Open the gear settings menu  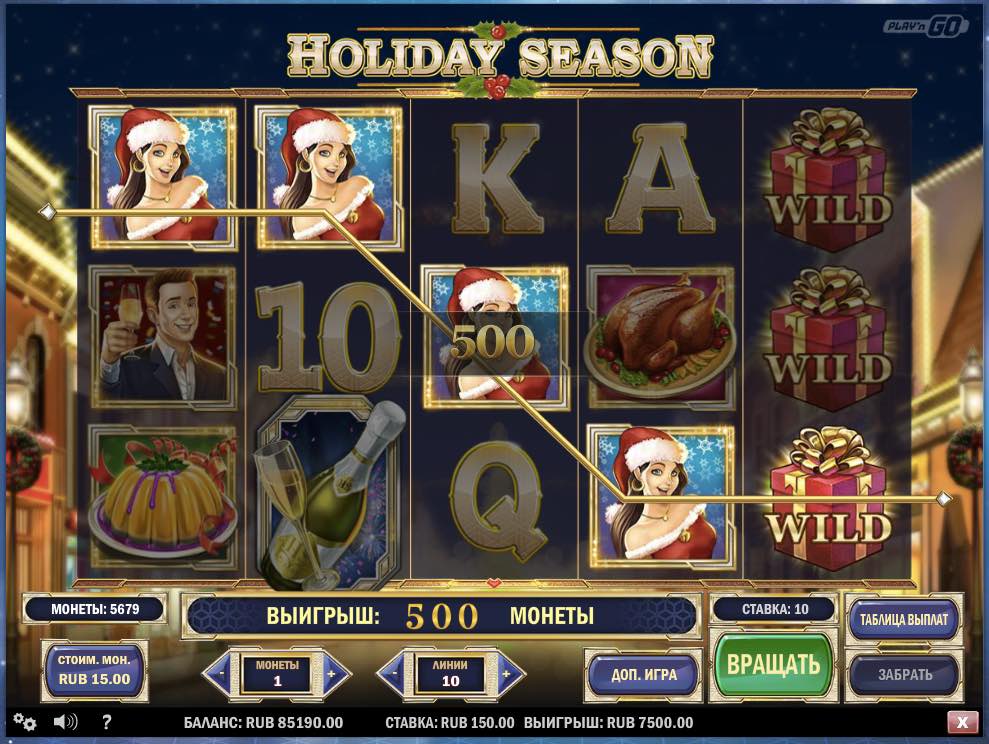(x=25, y=722)
